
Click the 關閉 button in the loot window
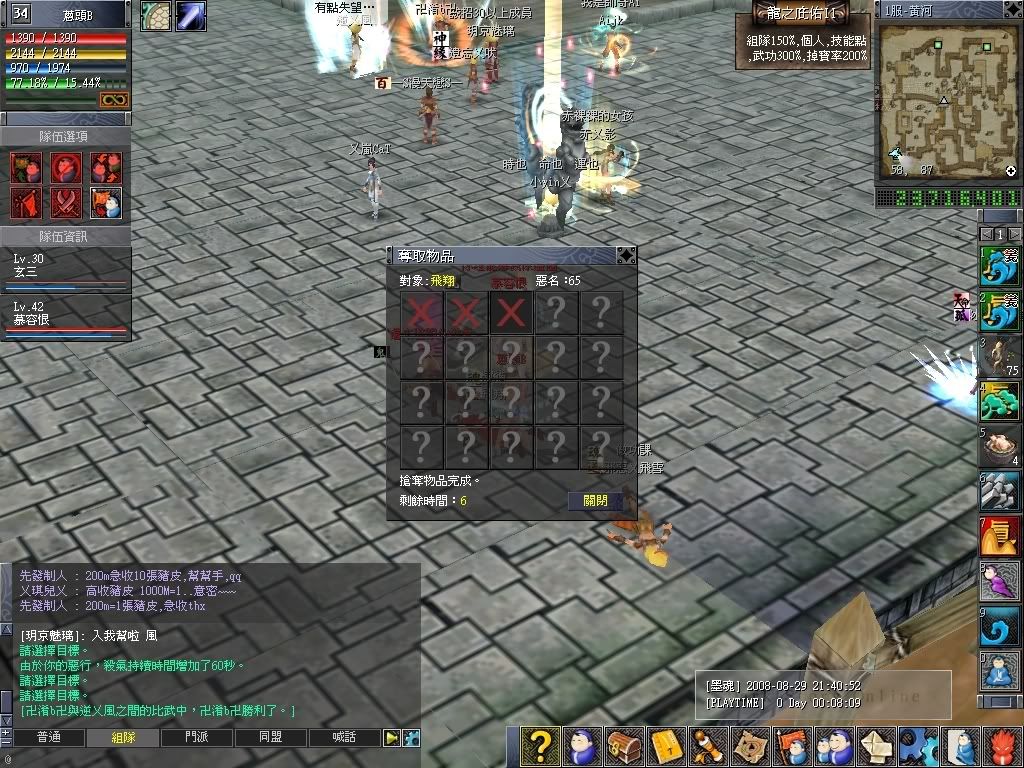click(595, 500)
